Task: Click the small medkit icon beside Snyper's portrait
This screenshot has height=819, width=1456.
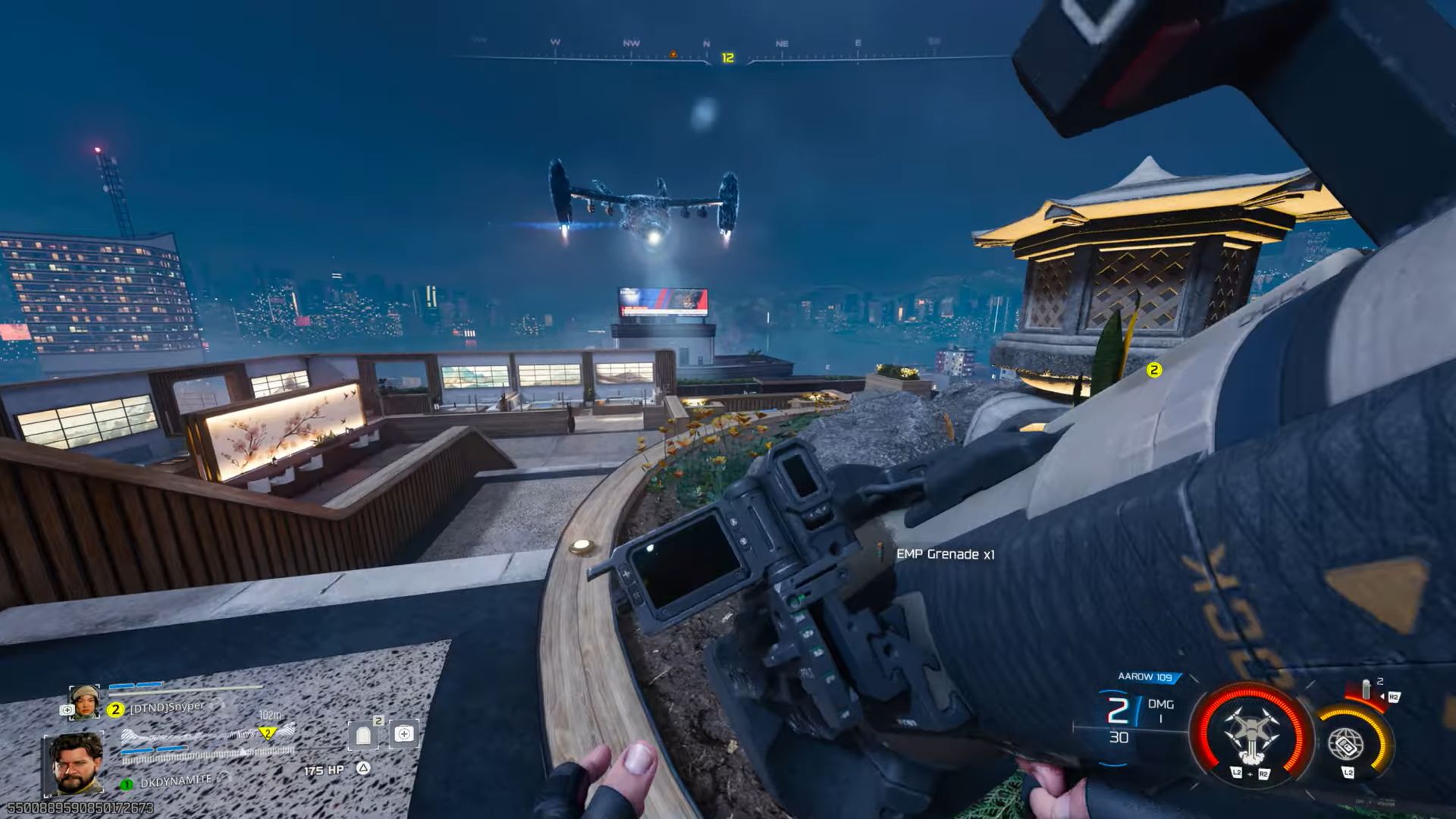Action: (66, 711)
